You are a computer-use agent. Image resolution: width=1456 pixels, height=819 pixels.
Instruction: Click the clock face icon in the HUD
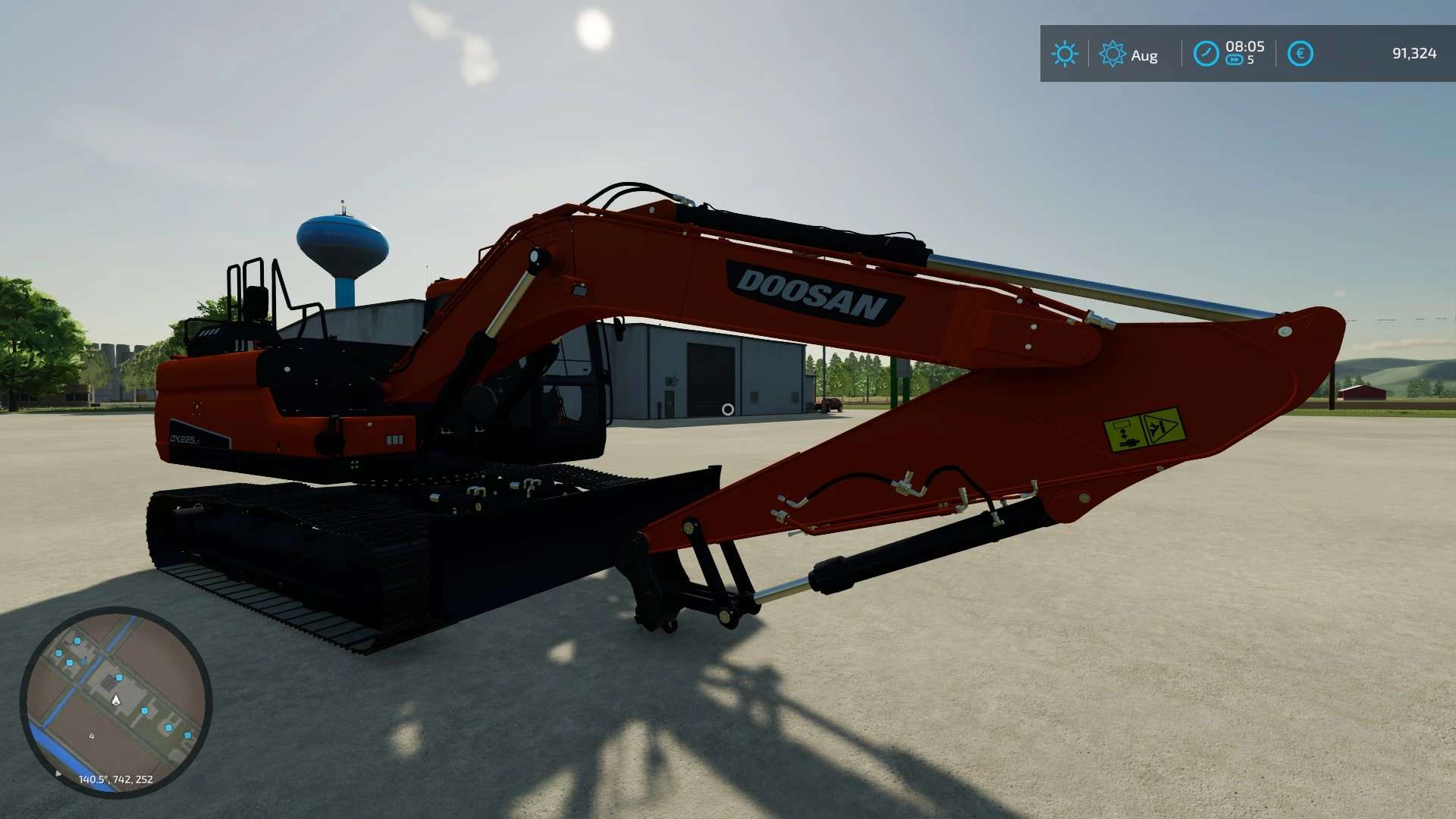(x=1207, y=54)
